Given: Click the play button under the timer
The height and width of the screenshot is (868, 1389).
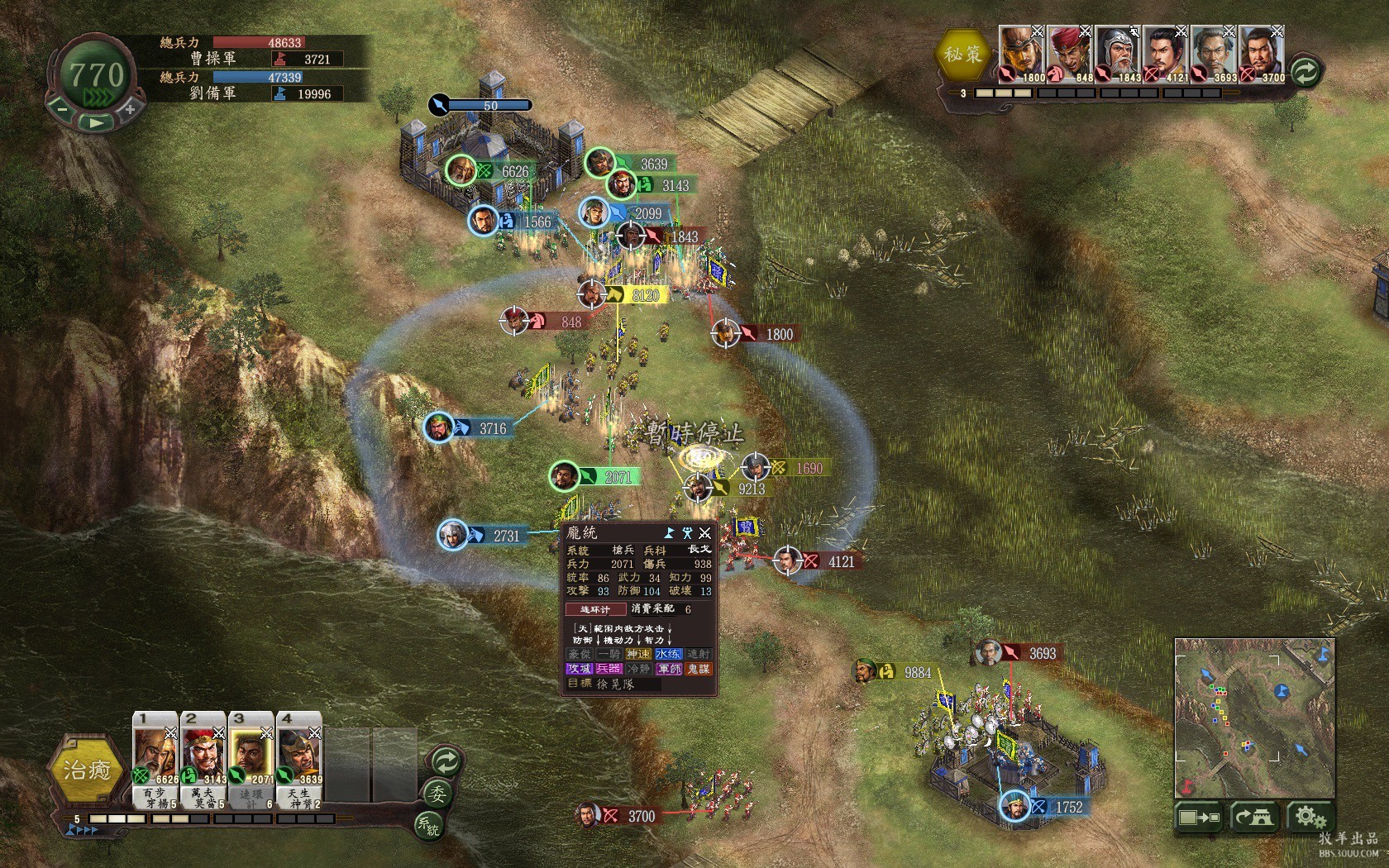Looking at the screenshot, I should pos(96,122).
